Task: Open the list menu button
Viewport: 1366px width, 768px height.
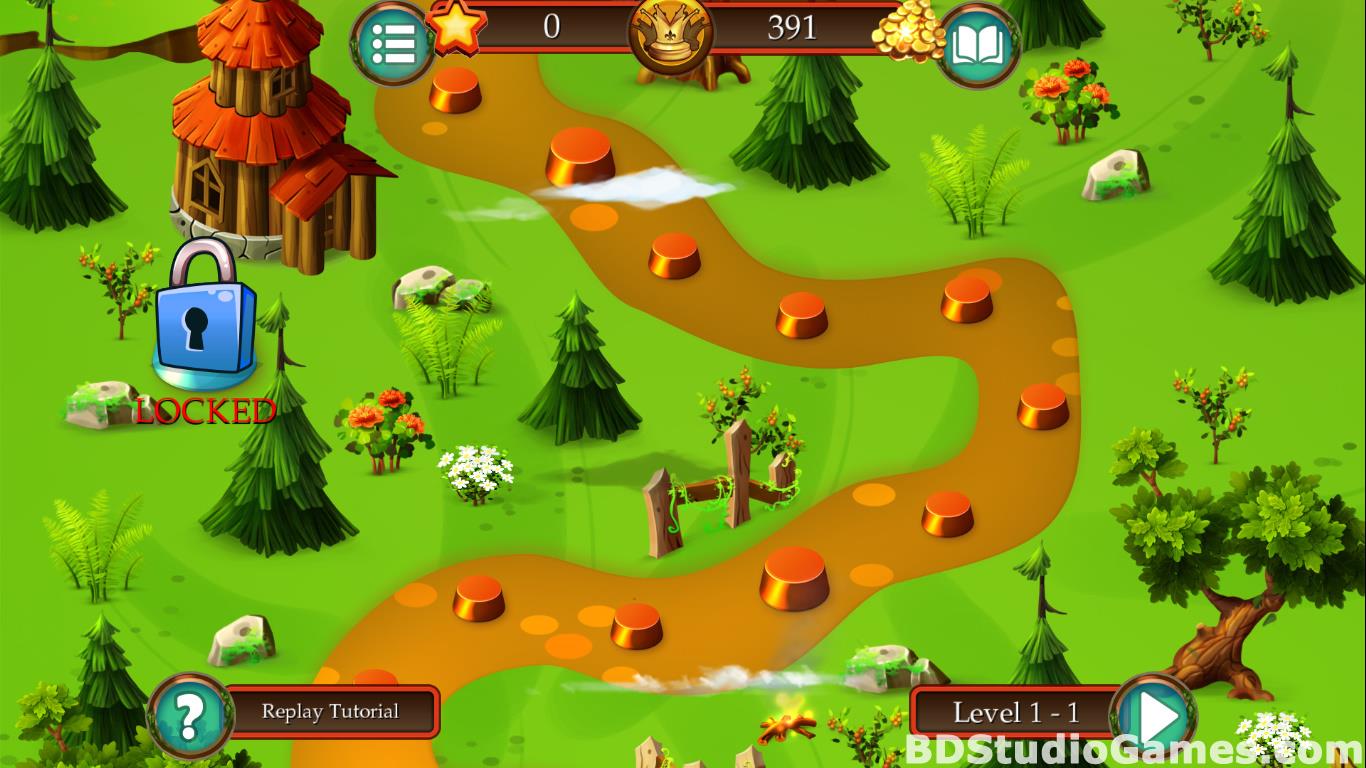Action: coord(392,44)
